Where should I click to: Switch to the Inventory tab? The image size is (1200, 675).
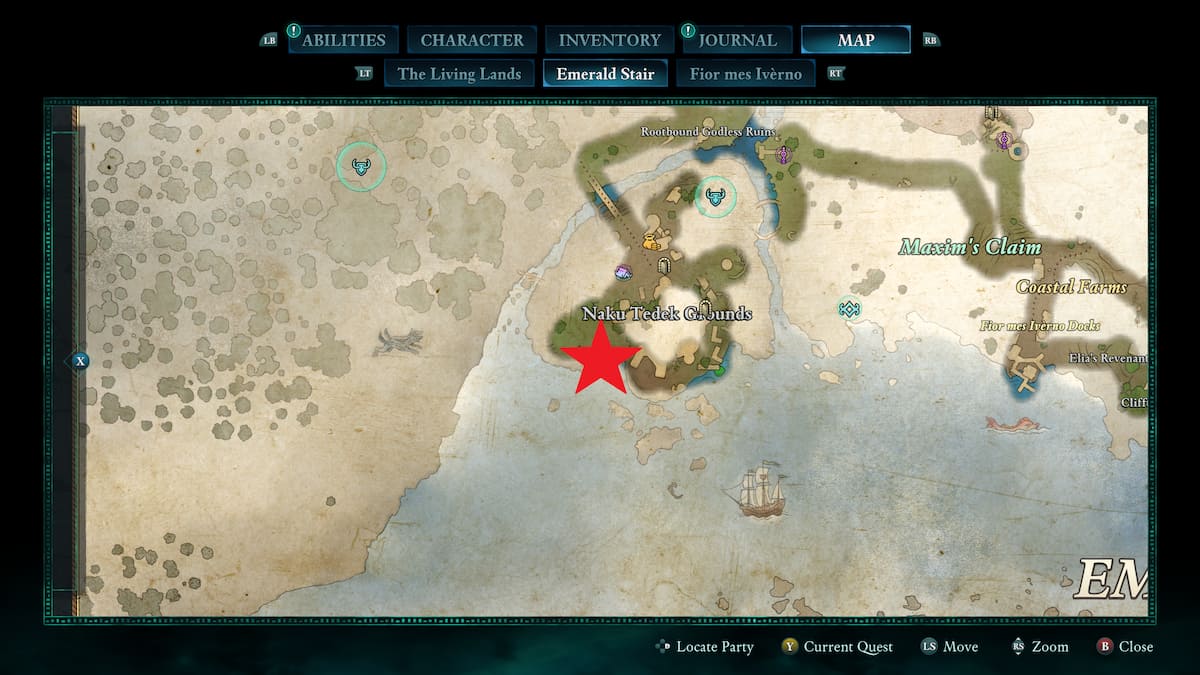point(609,40)
